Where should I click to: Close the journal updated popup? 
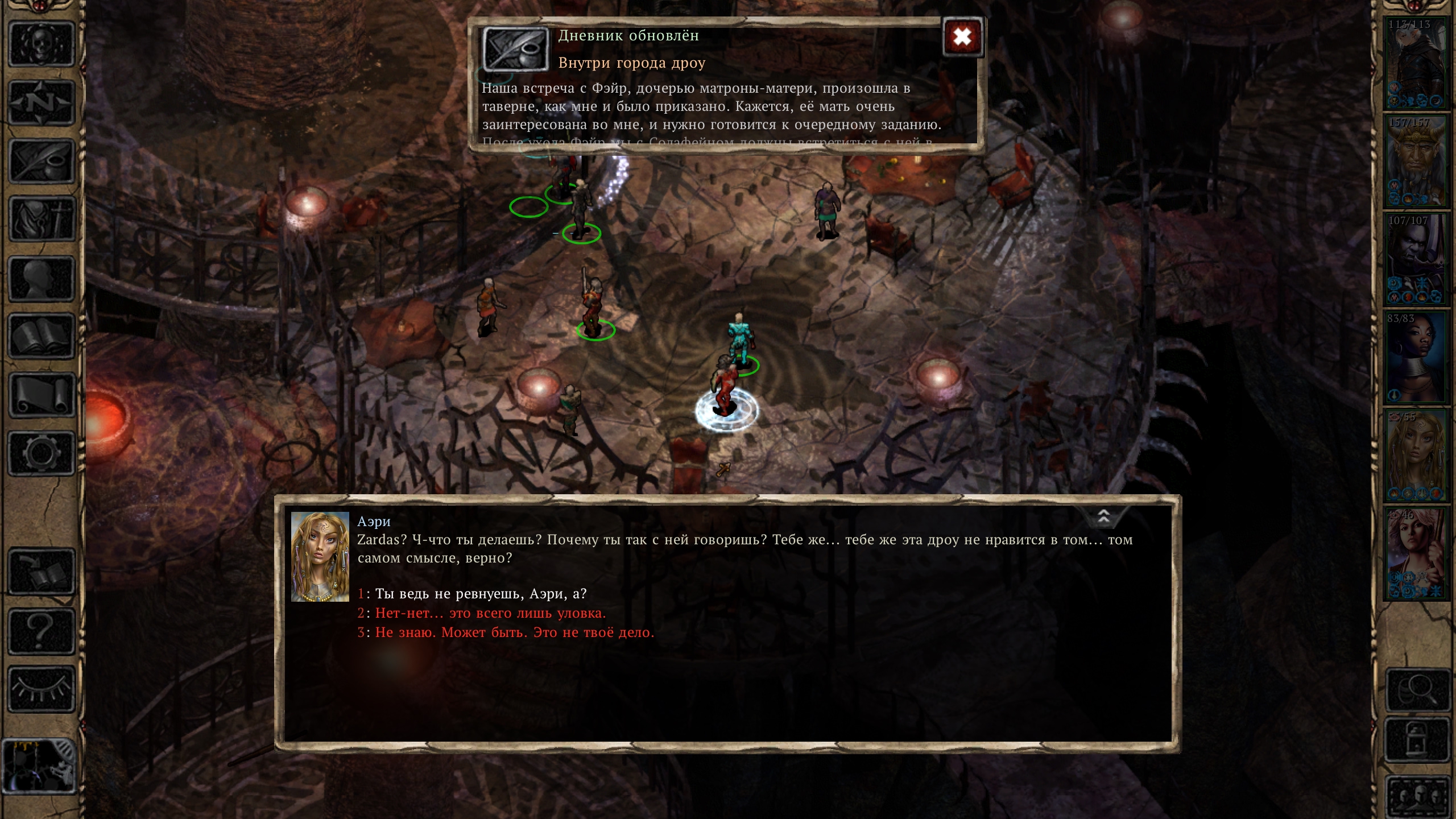coord(962,38)
